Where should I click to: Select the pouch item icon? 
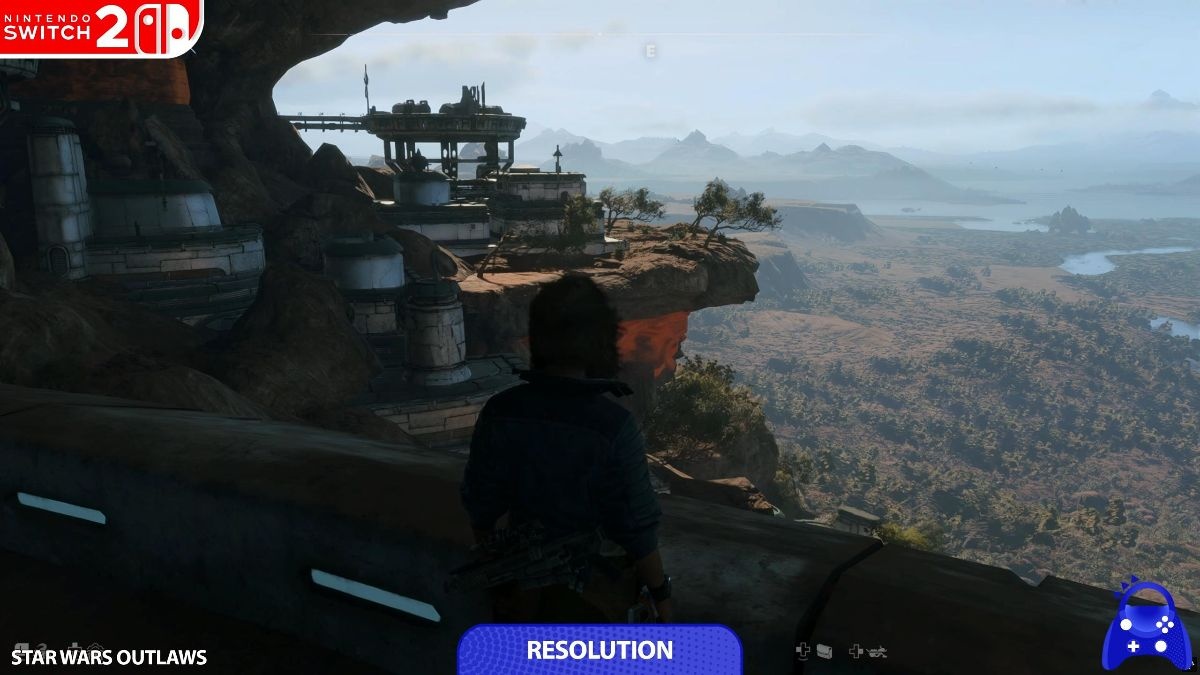coord(824,651)
